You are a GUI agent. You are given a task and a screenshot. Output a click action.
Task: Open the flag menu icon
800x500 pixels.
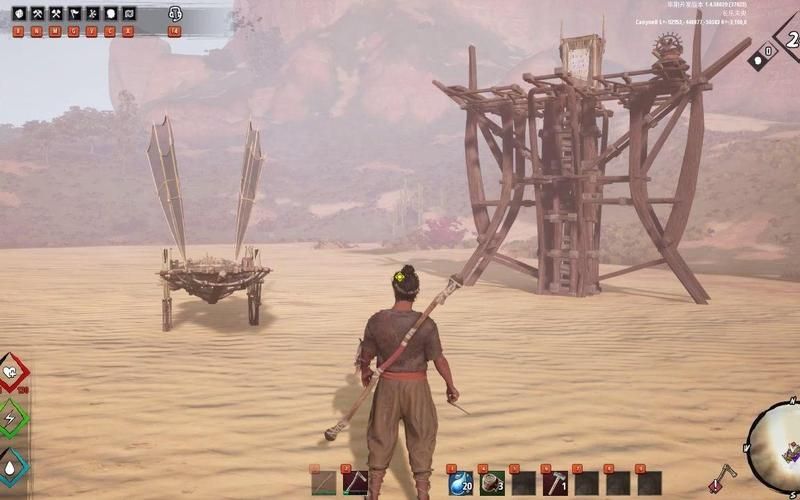point(73,14)
